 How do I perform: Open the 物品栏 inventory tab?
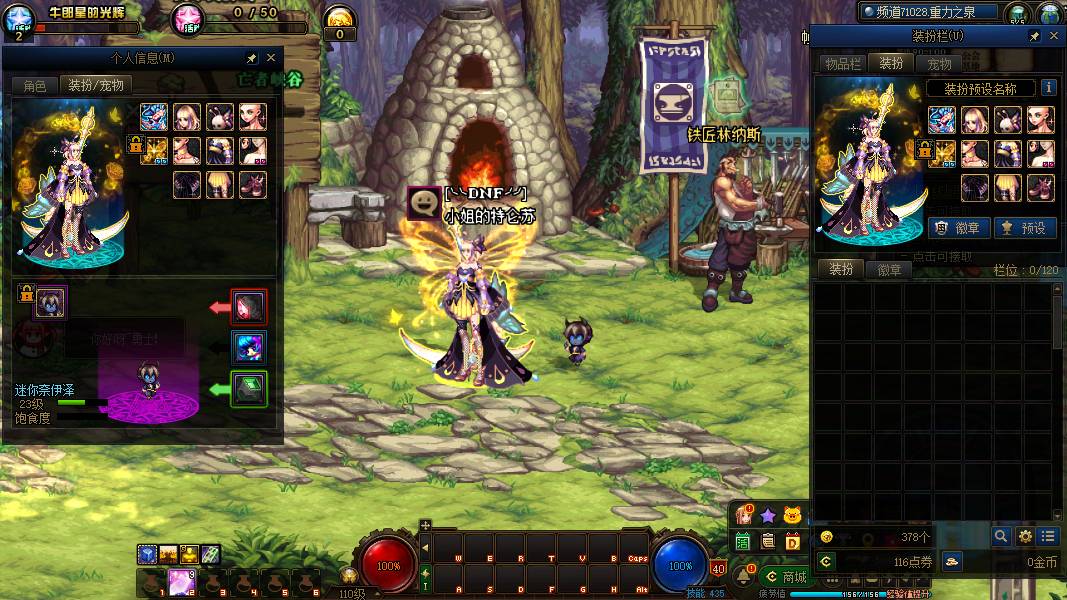842,64
